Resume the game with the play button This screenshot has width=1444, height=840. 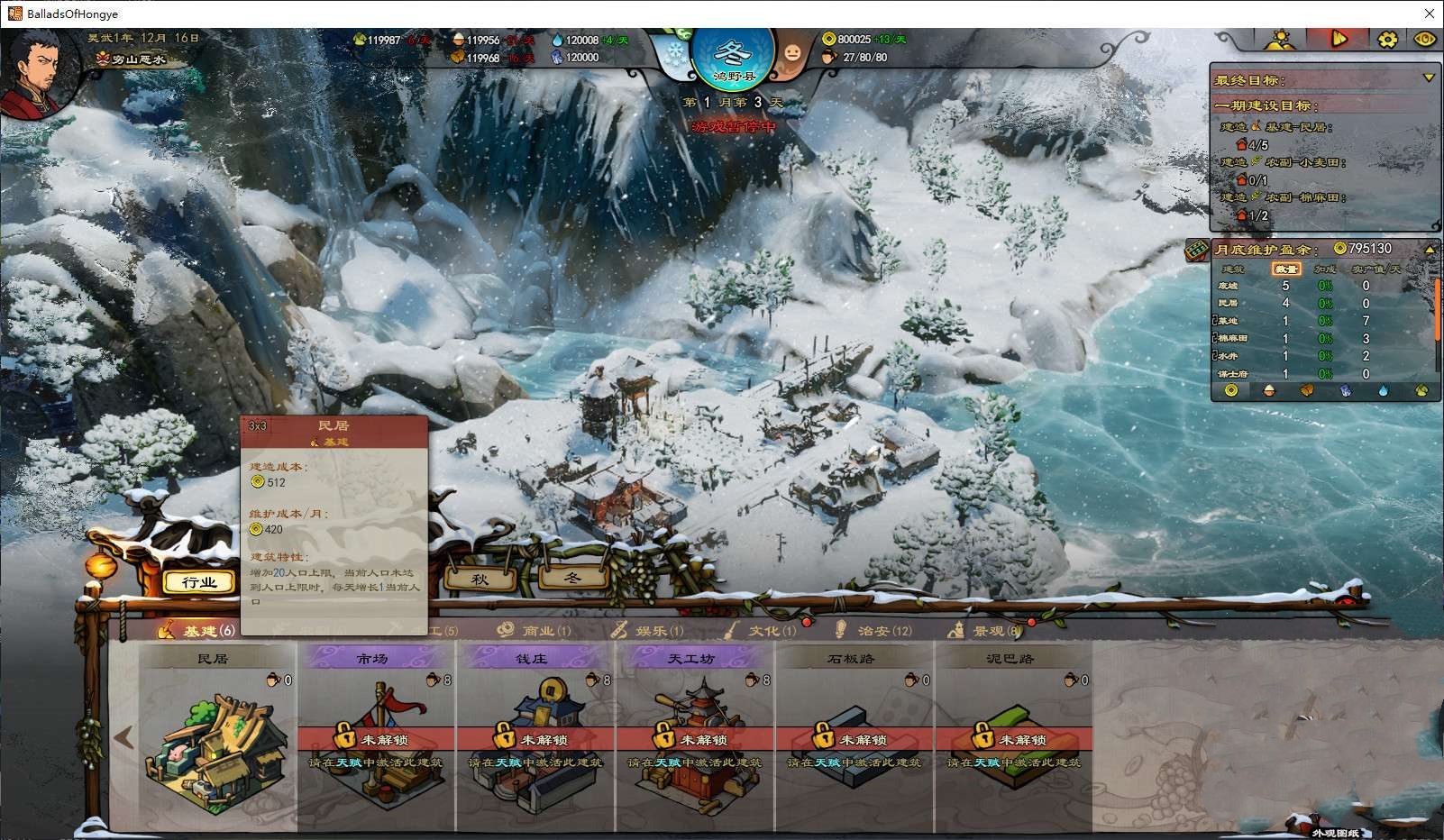(1339, 39)
